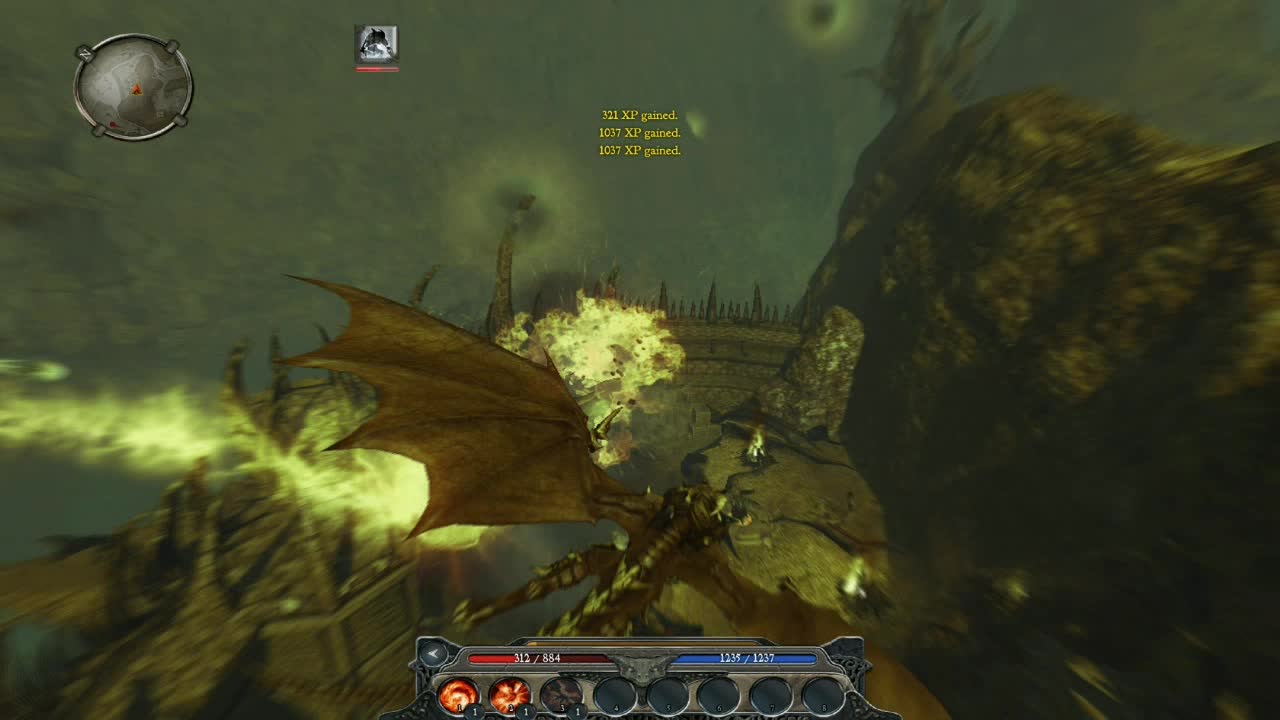Image resolution: width=1280 pixels, height=720 pixels.
Task: Activate the fire burst ability in slot 2
Action: 509,695
